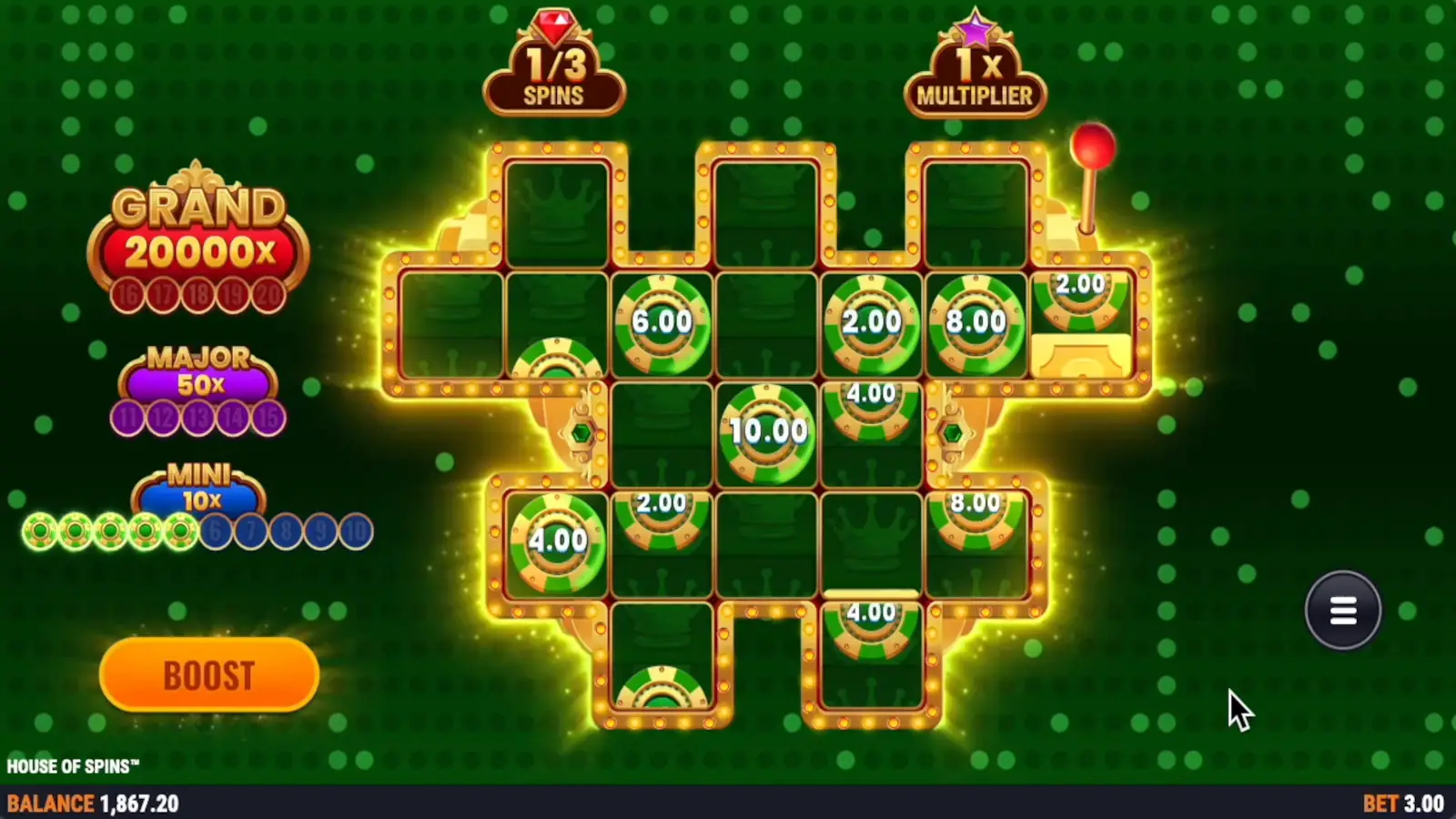This screenshot has width=1456, height=819.
Task: Click the HOUSE OF SPINS title text
Action: [71, 765]
